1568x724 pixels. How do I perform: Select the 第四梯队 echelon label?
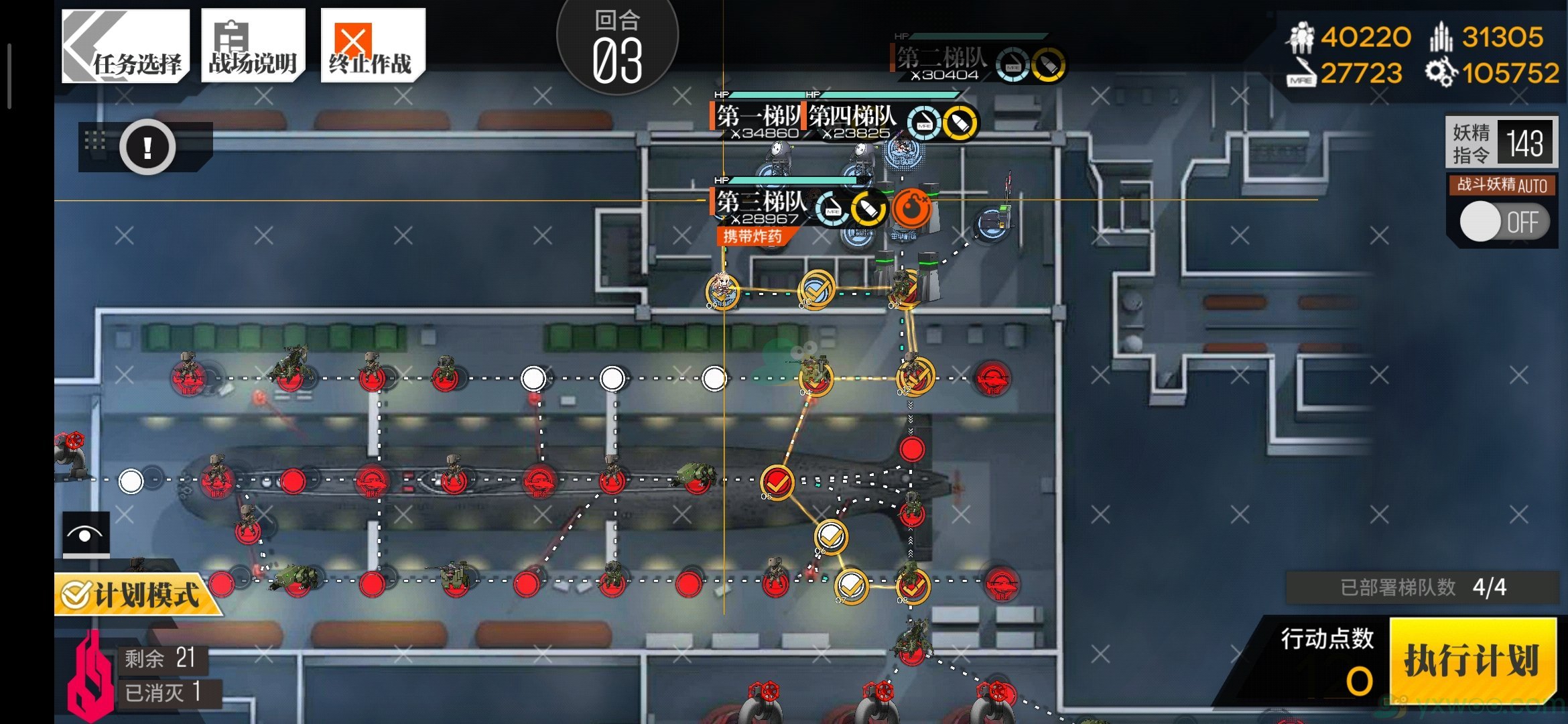[852, 117]
